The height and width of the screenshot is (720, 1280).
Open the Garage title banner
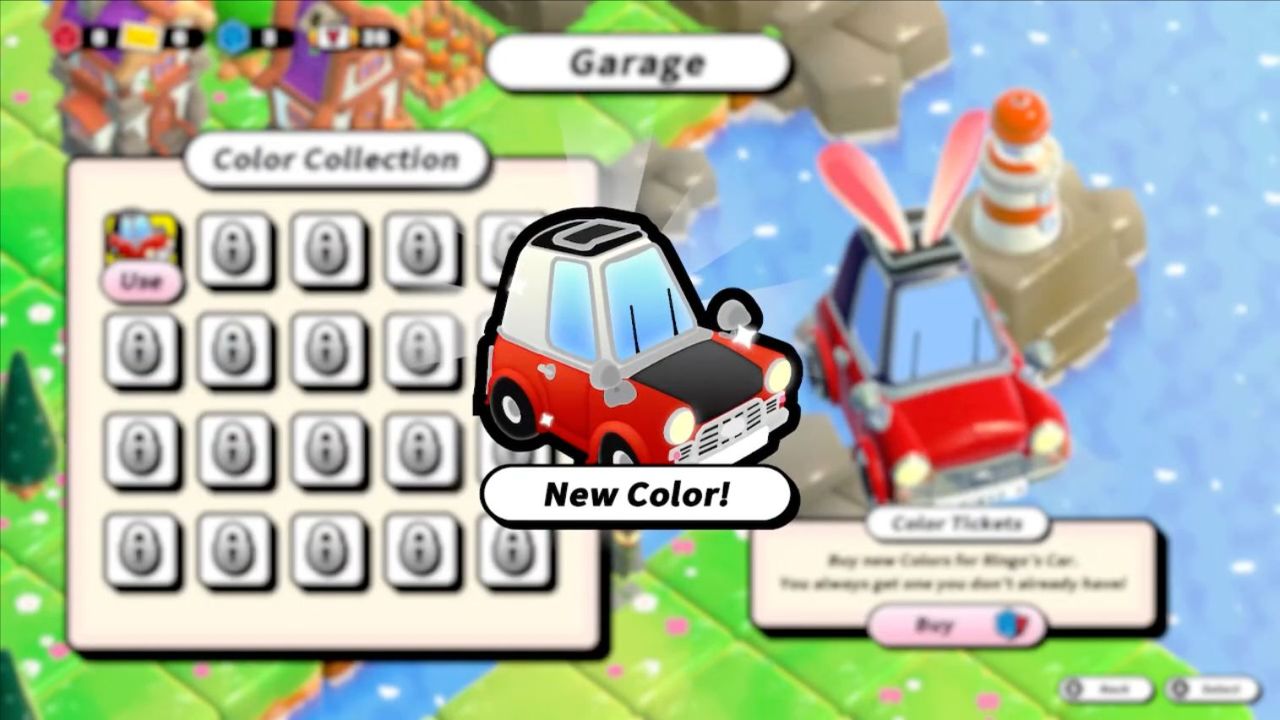pyautogui.click(x=637, y=64)
